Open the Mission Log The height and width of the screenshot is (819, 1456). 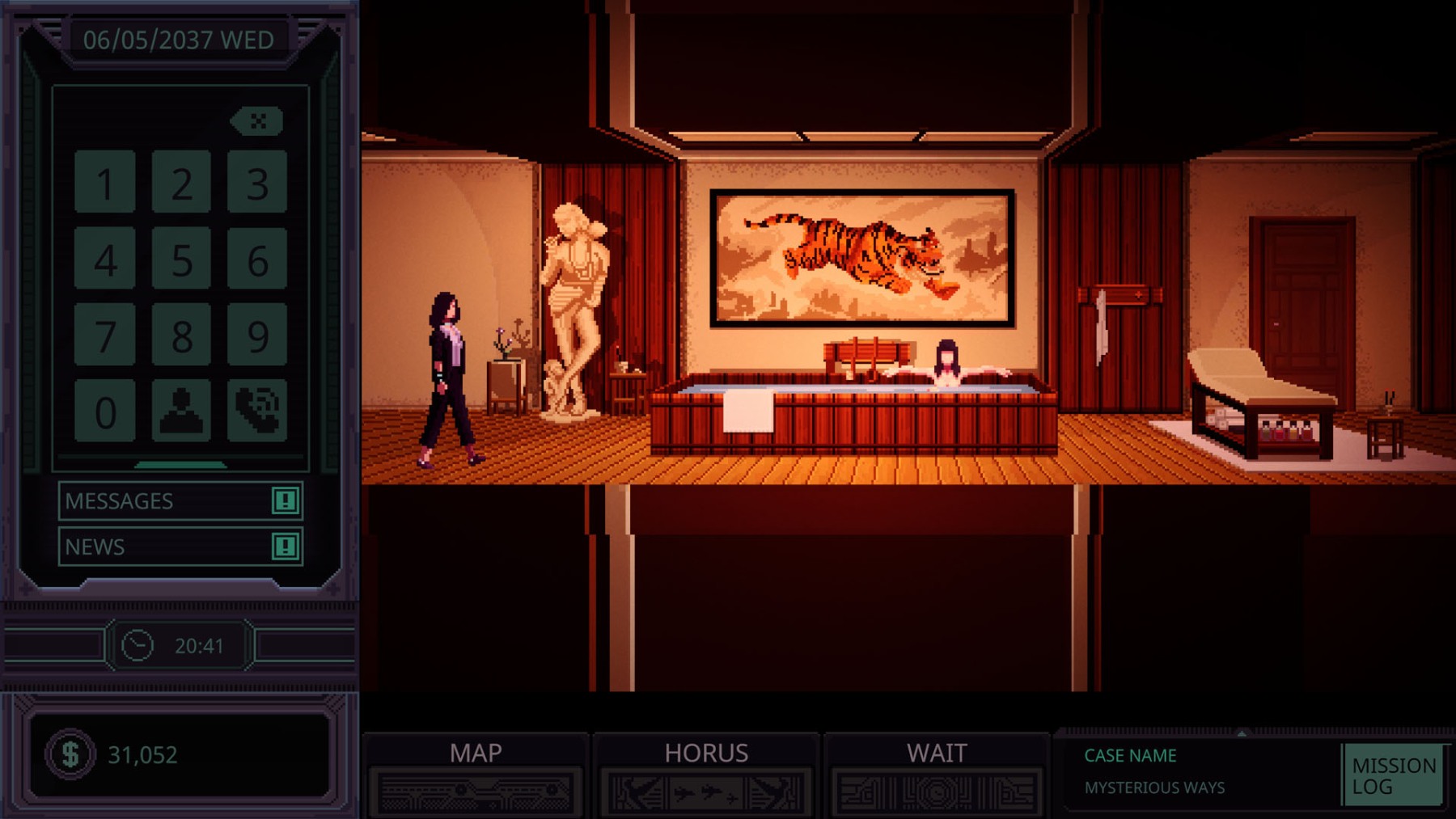coord(1393,775)
